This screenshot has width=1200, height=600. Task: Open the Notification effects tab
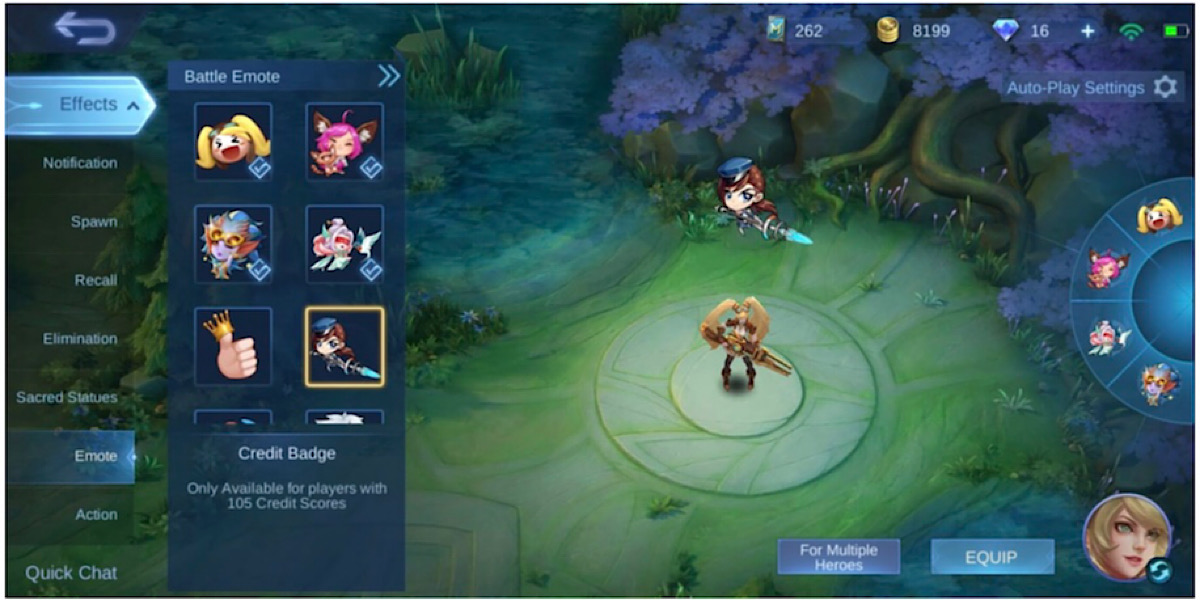point(80,163)
